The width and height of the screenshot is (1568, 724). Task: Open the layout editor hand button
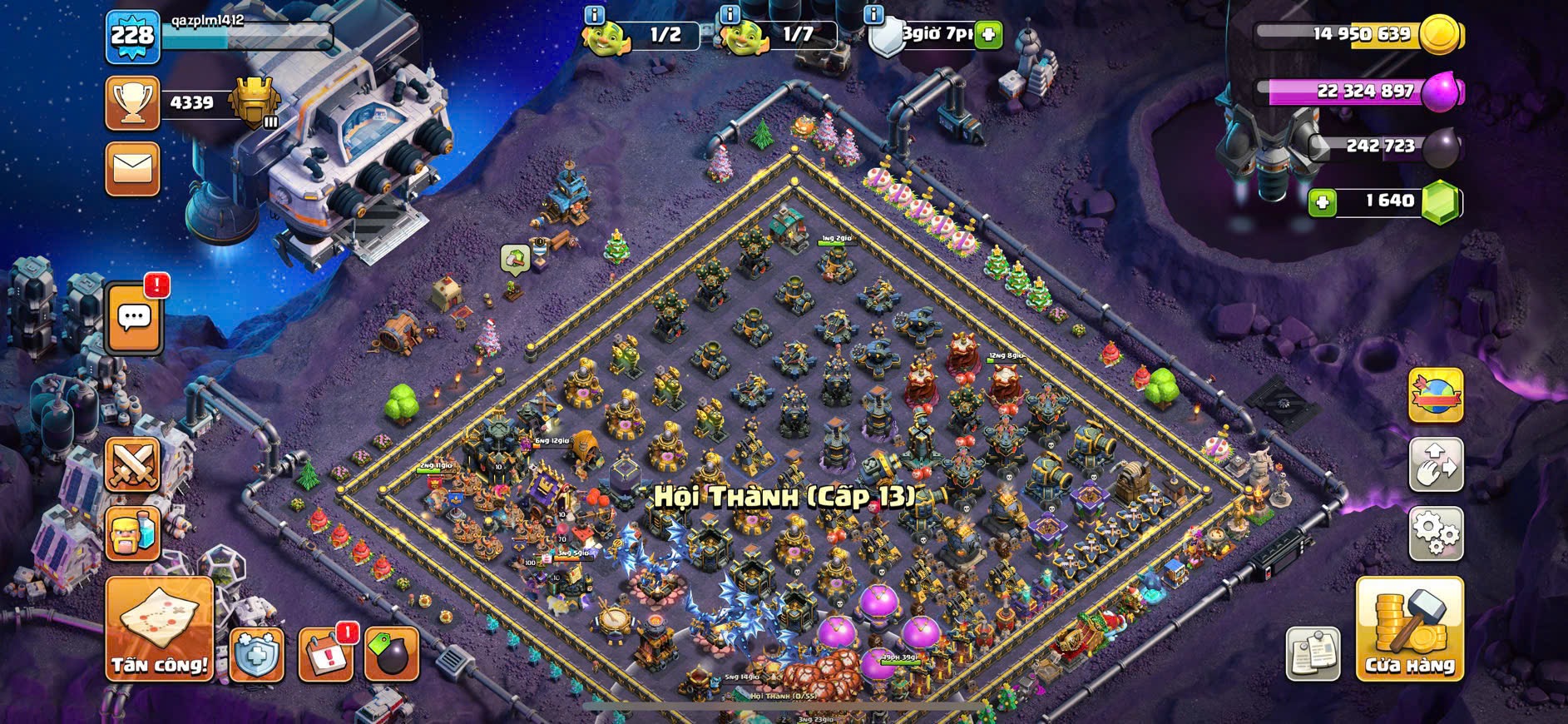coord(1436,464)
